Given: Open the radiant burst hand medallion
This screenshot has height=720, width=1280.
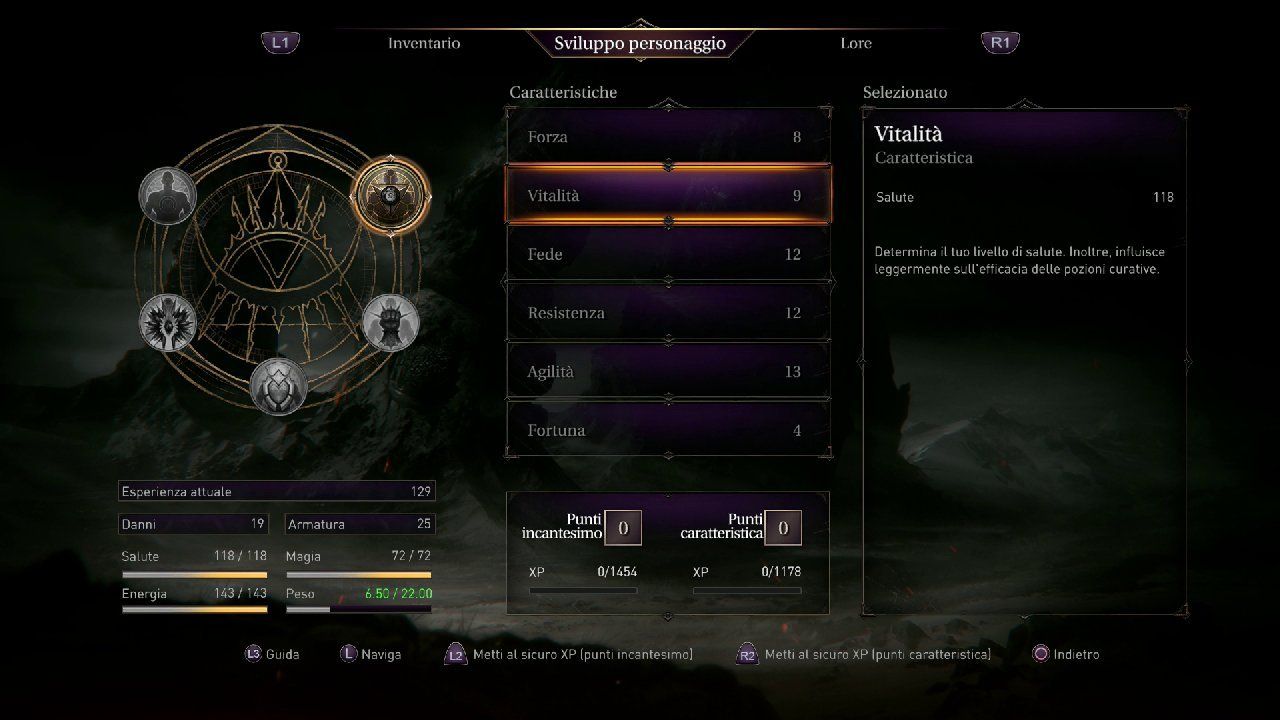Looking at the screenshot, I should click(x=167, y=323).
